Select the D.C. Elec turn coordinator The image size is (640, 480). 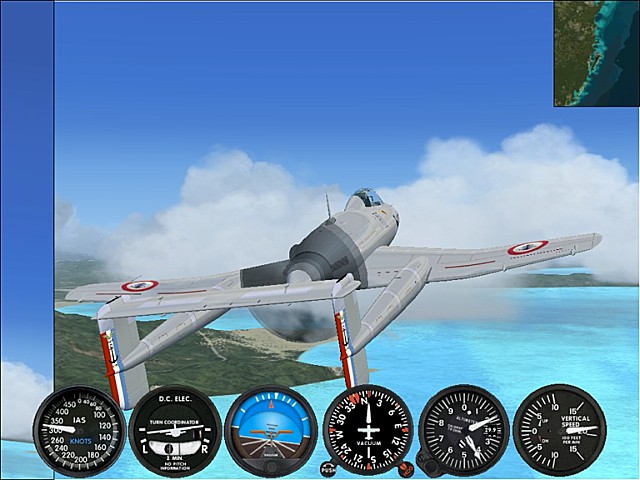click(175, 430)
